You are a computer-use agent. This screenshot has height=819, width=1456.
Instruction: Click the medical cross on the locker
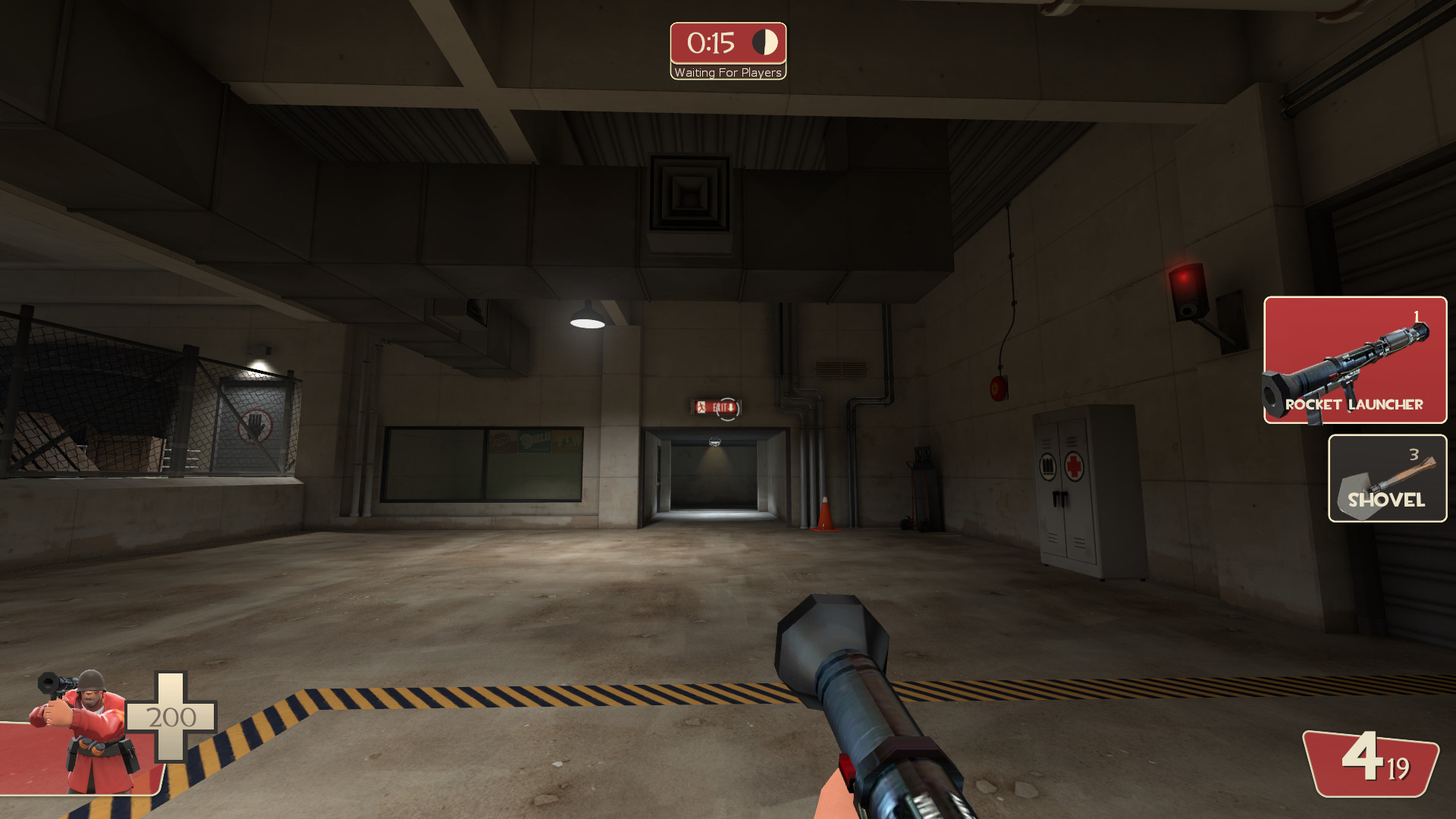click(1074, 466)
